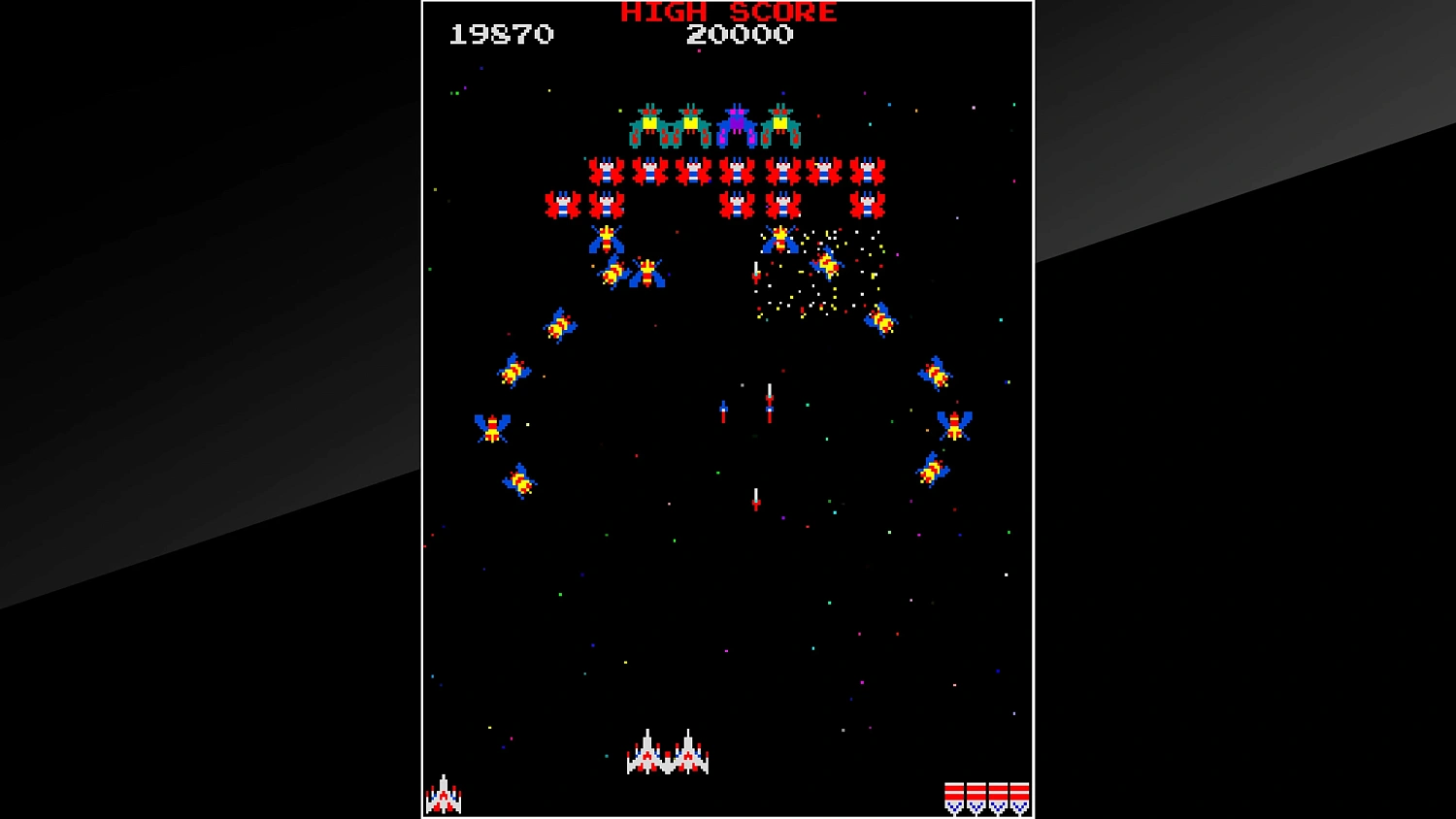Click the spare fighter life indicator bottom left

[445, 796]
